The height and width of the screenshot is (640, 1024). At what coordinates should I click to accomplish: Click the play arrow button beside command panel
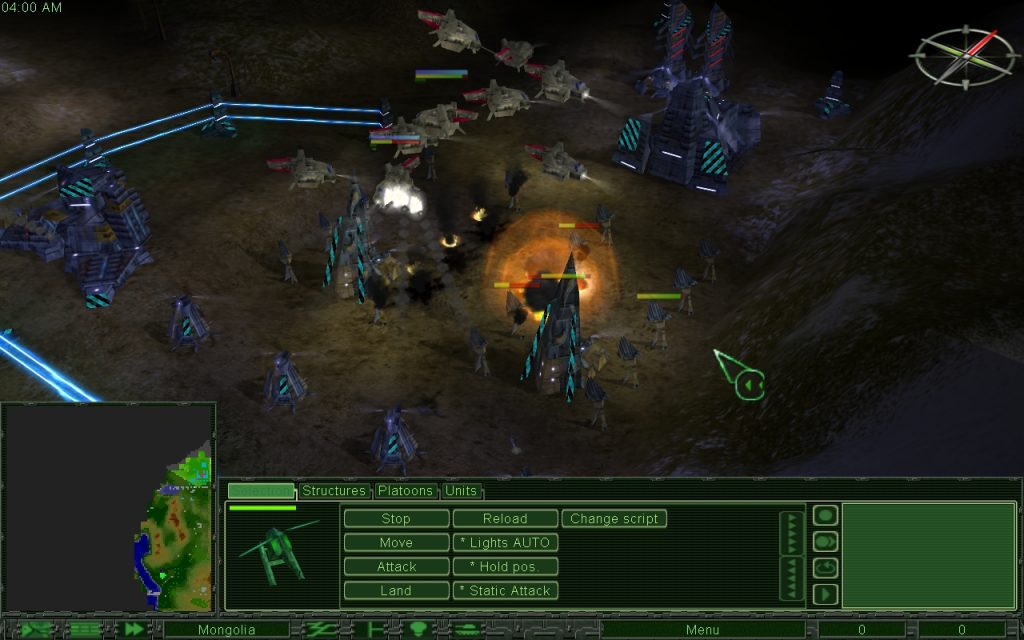coord(825,594)
